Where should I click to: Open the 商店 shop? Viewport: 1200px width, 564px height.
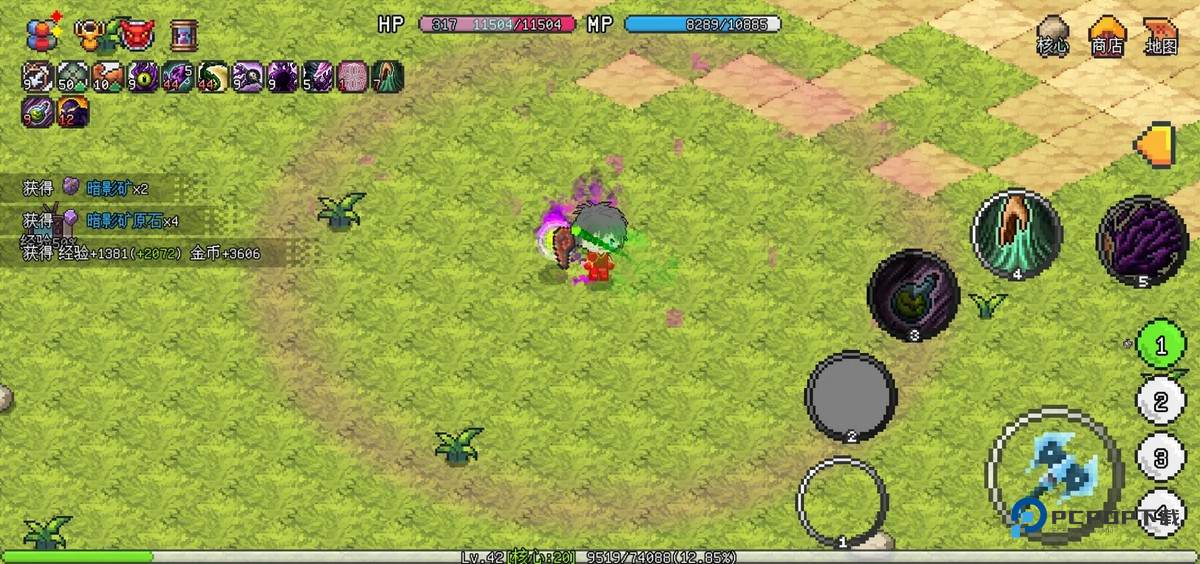[x=1106, y=35]
